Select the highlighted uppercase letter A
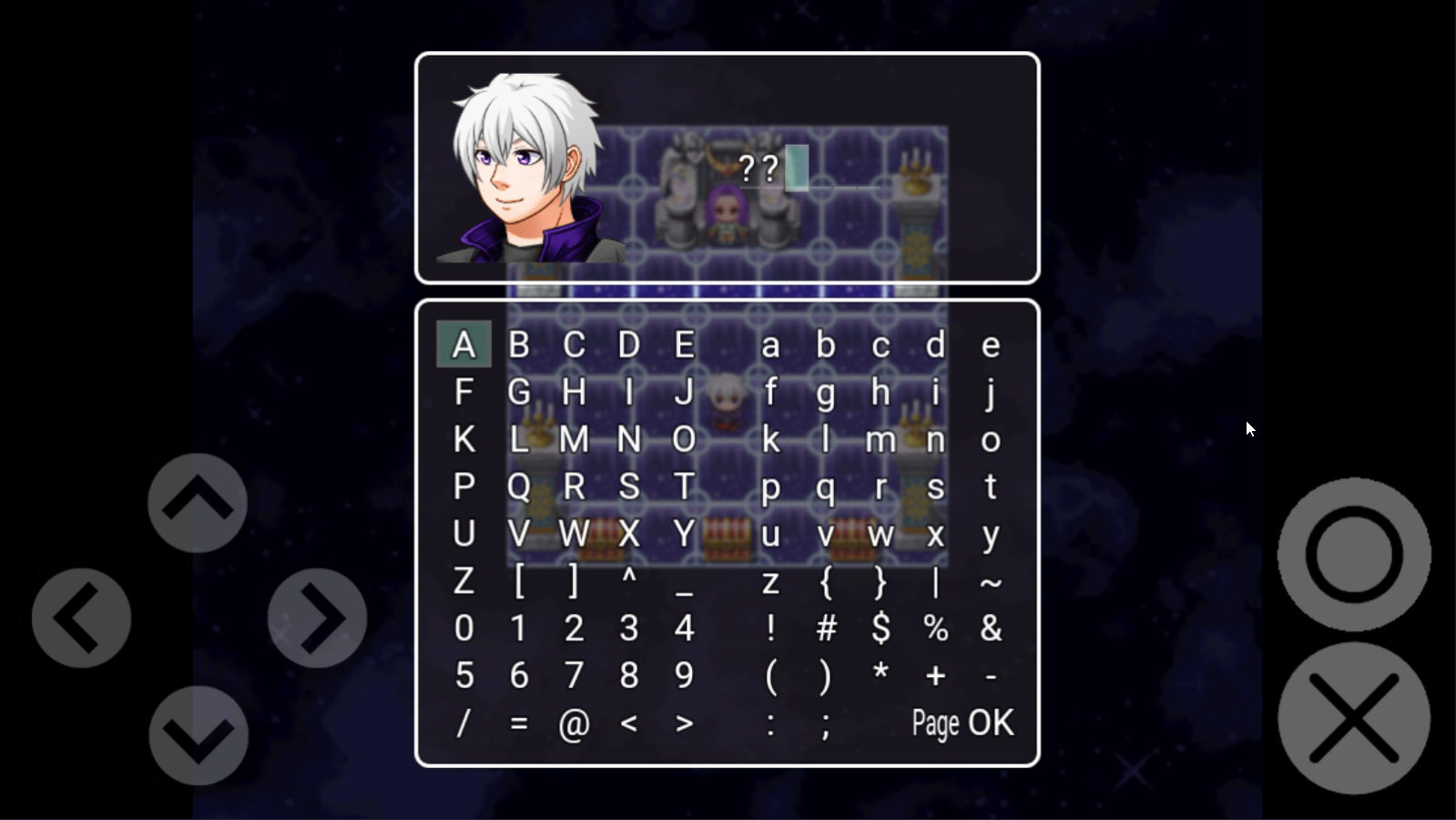 click(x=463, y=345)
